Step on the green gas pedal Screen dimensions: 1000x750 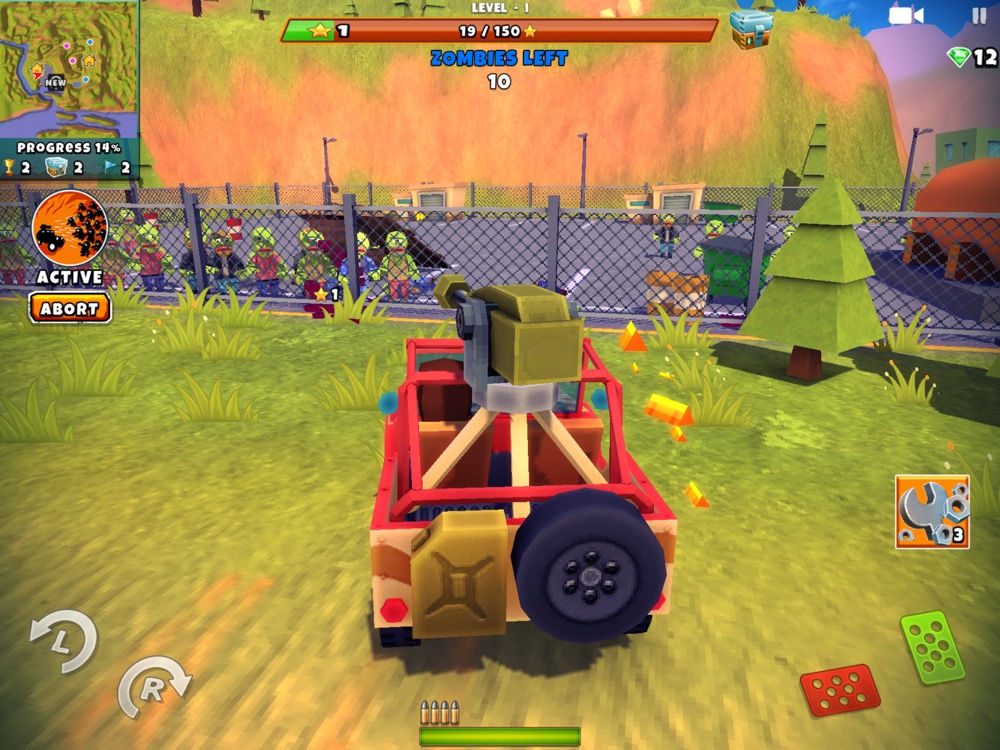pos(932,647)
